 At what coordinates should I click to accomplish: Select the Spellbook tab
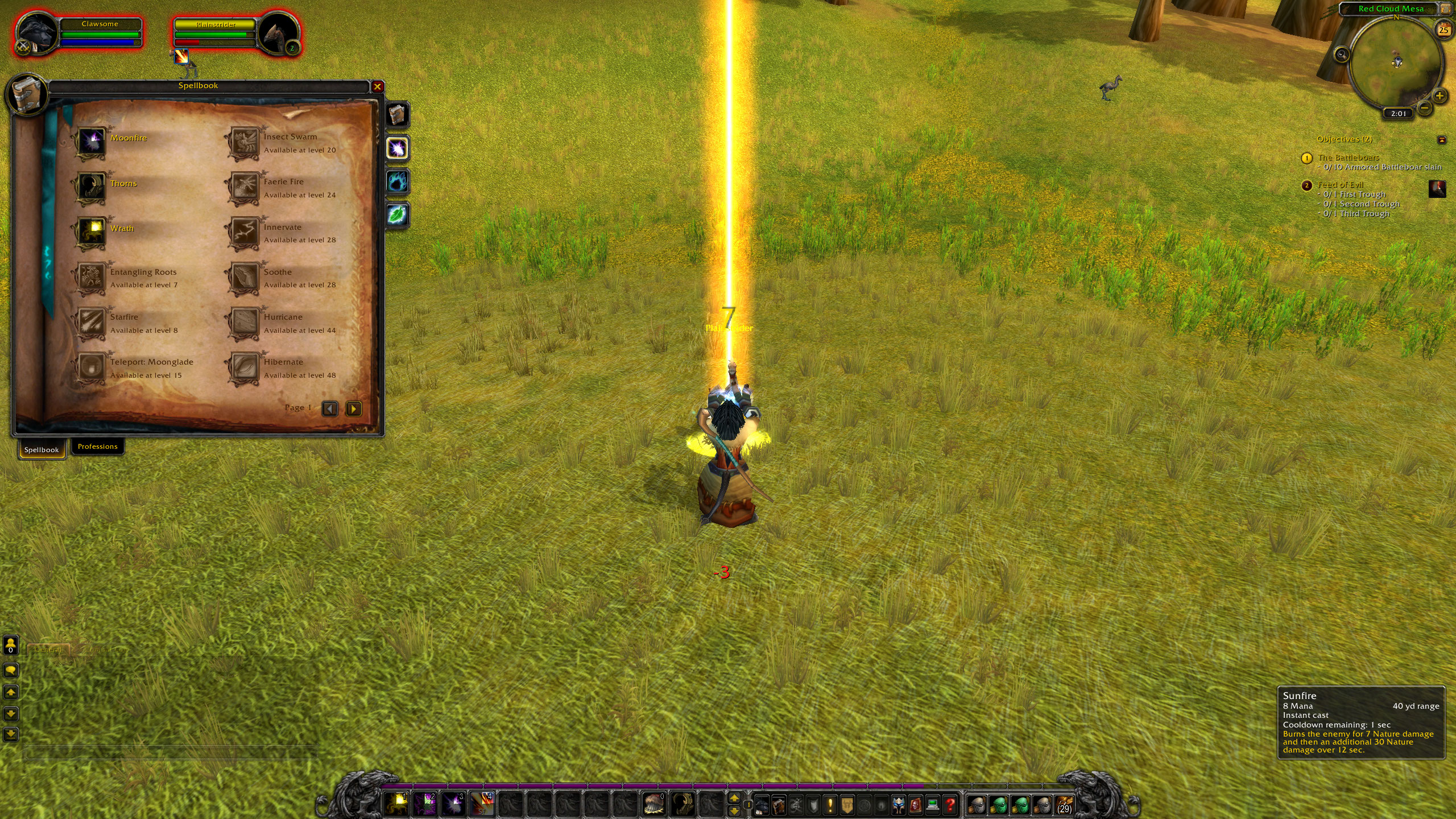point(41,449)
